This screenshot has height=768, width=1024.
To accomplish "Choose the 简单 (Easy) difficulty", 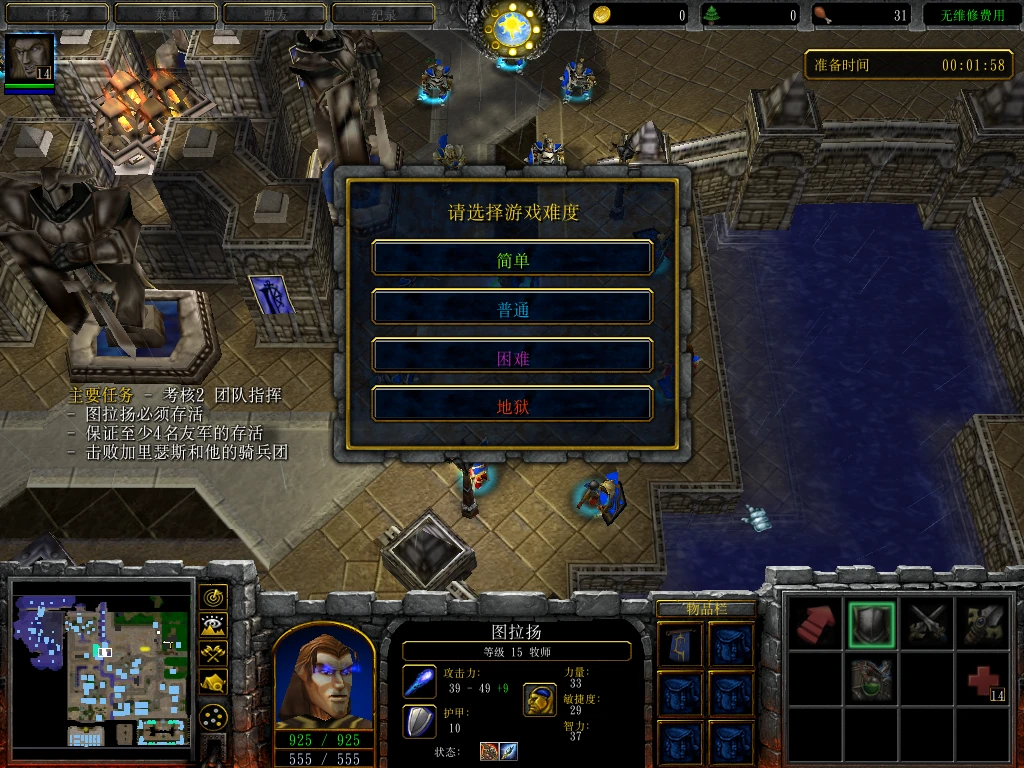I will 512,258.
